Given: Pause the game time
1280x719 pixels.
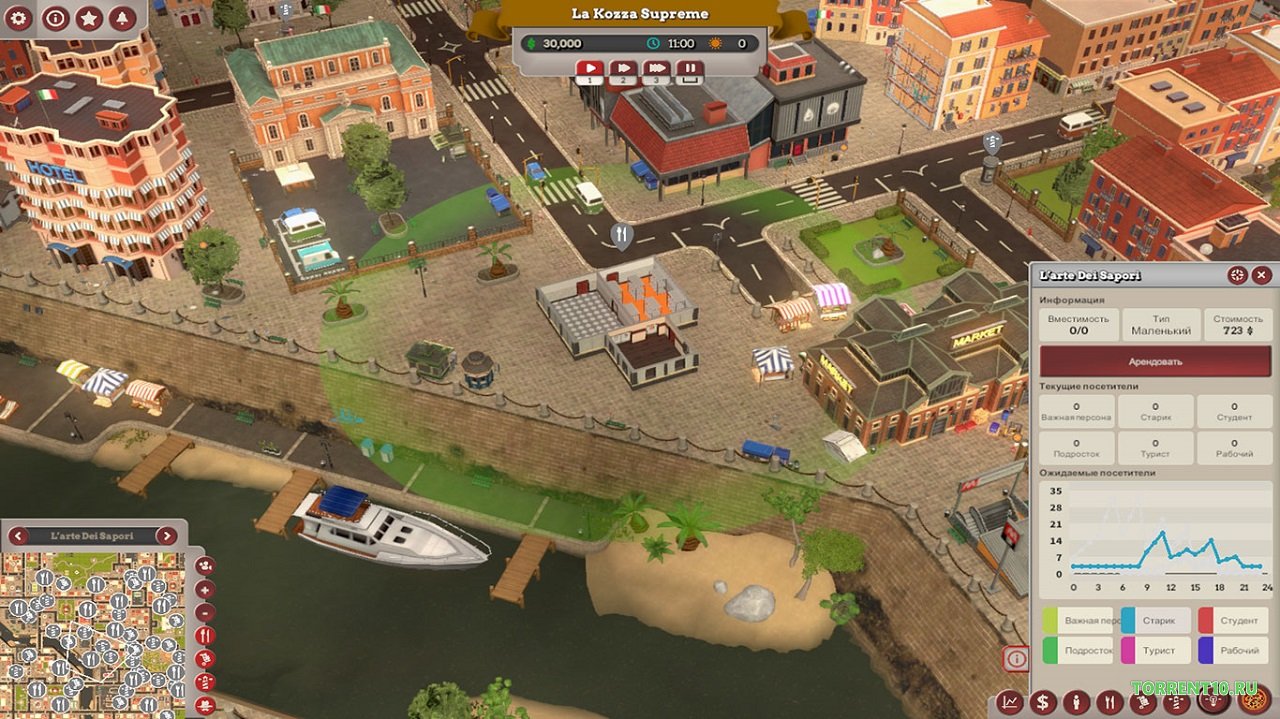Looking at the screenshot, I should tap(690, 70).
